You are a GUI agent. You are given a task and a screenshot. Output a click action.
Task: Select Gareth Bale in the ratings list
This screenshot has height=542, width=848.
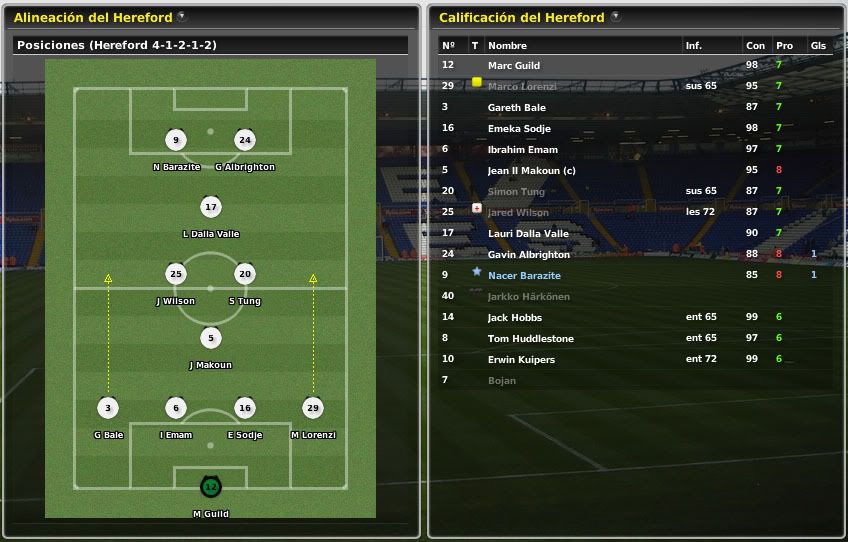click(516, 107)
